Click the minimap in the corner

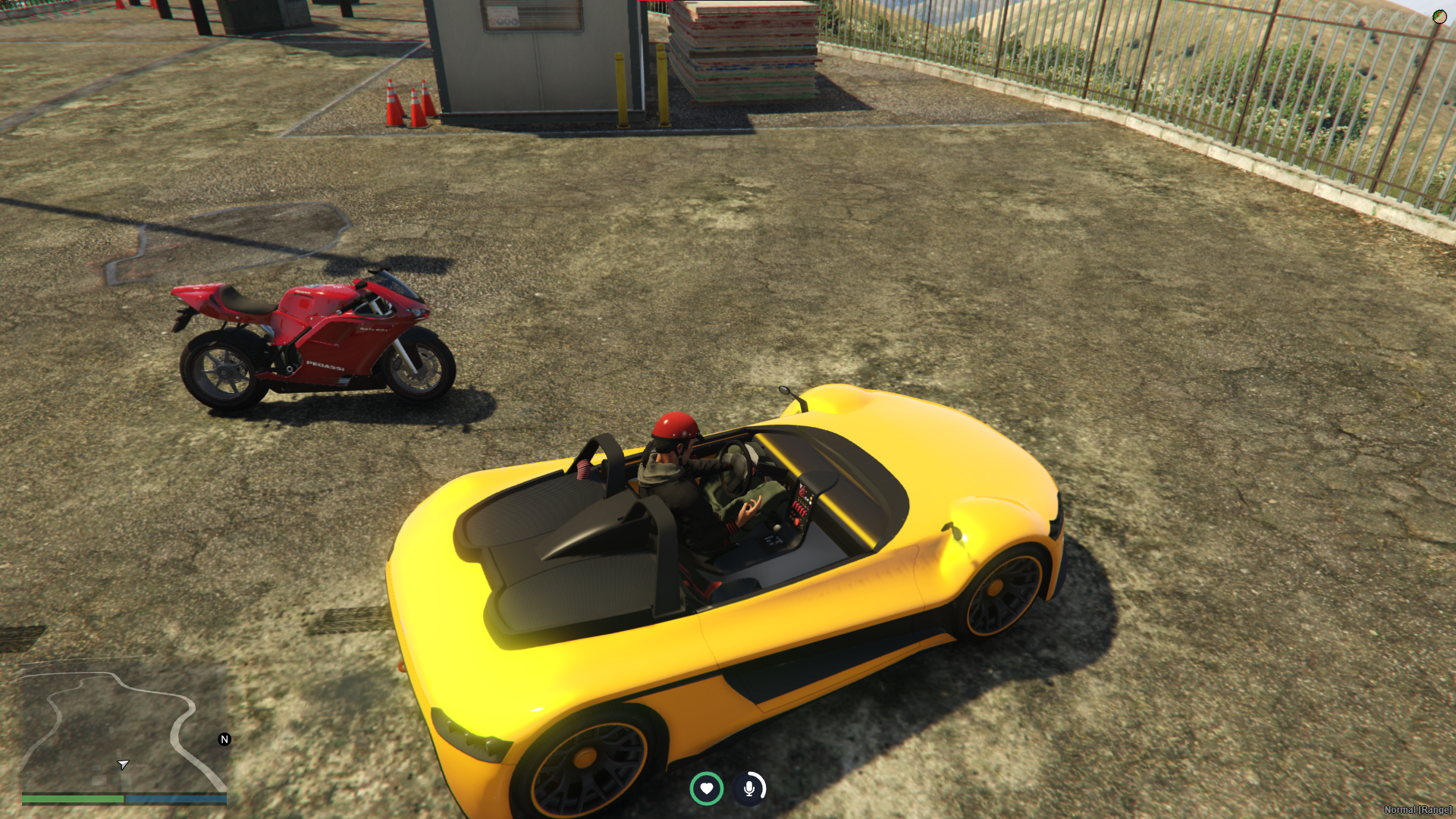coord(124,728)
